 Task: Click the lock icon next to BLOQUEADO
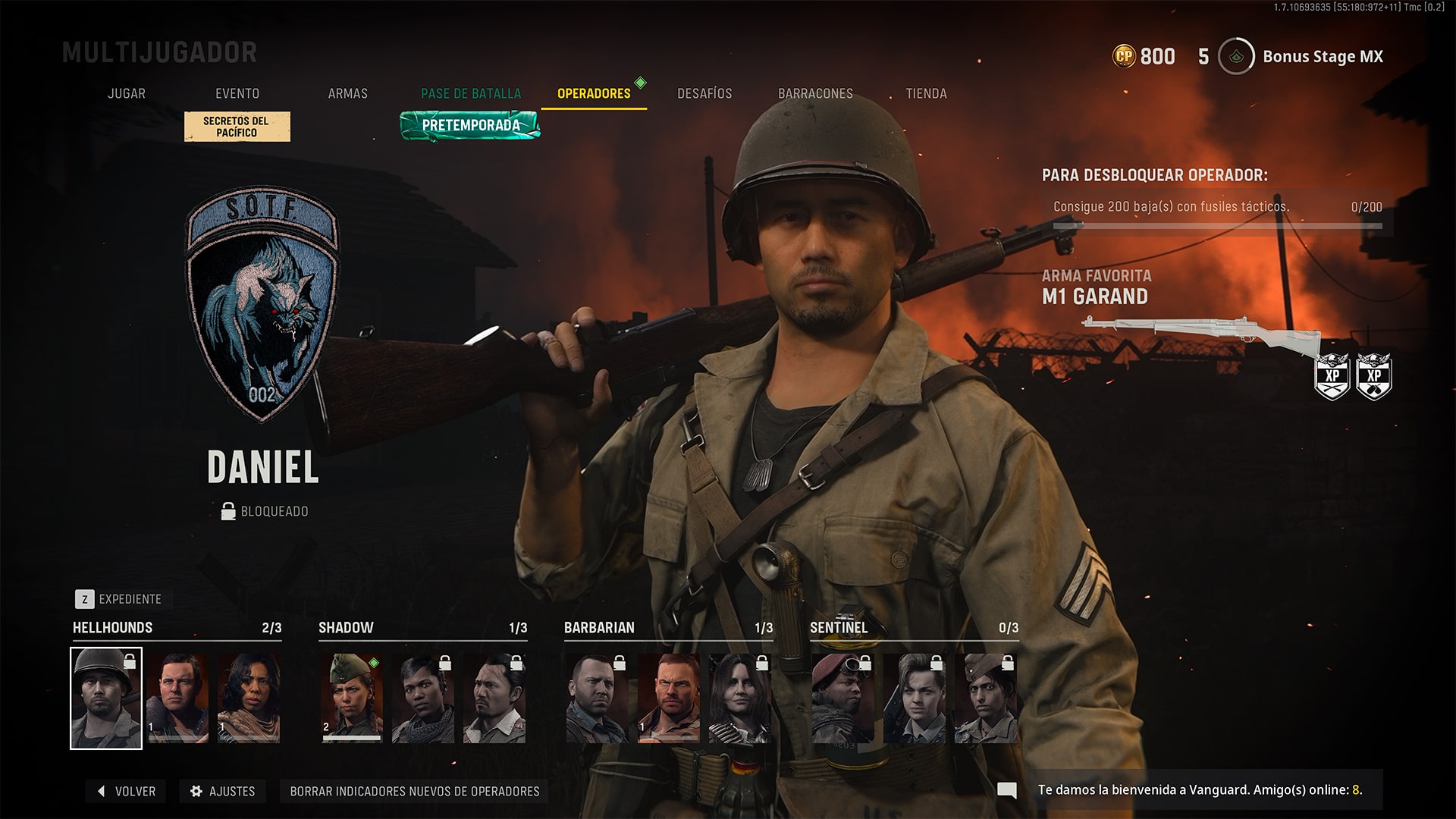227,510
